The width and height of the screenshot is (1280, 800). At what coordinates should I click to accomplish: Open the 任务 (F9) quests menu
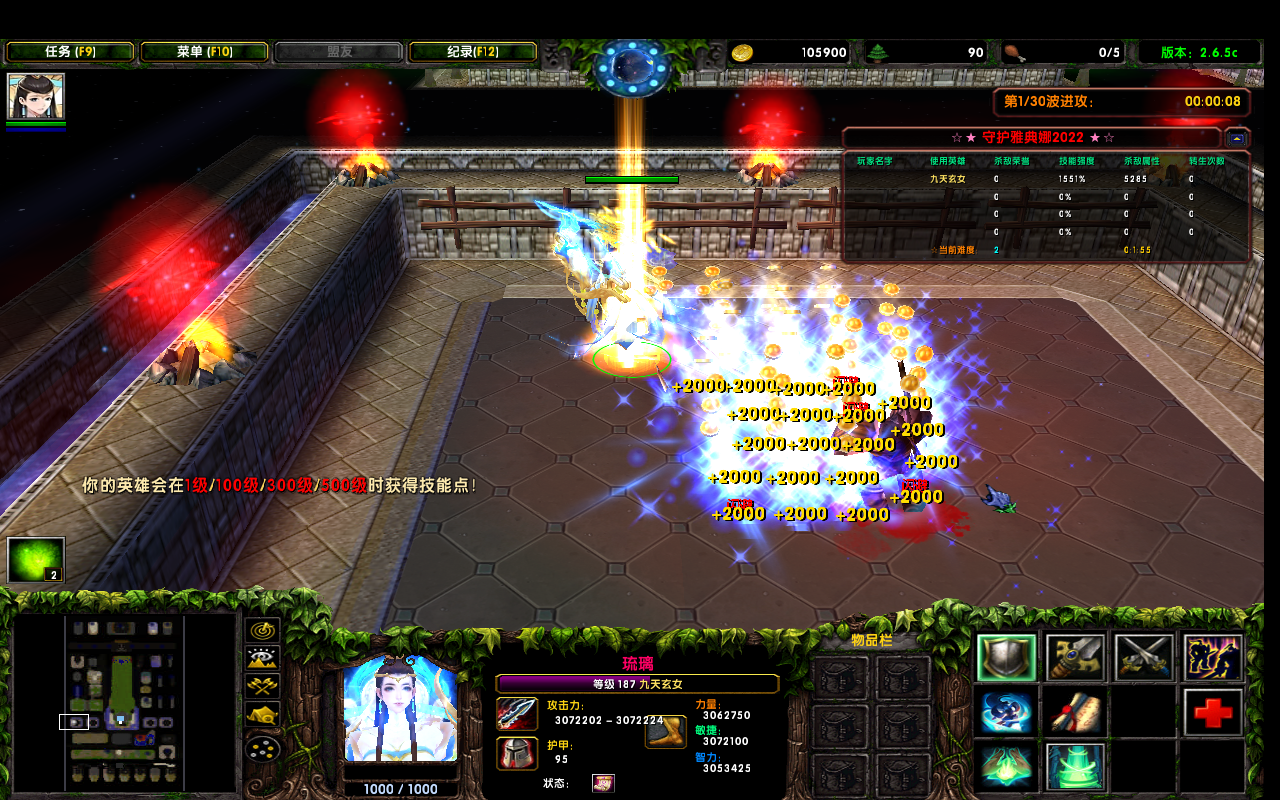pyautogui.click(x=70, y=52)
